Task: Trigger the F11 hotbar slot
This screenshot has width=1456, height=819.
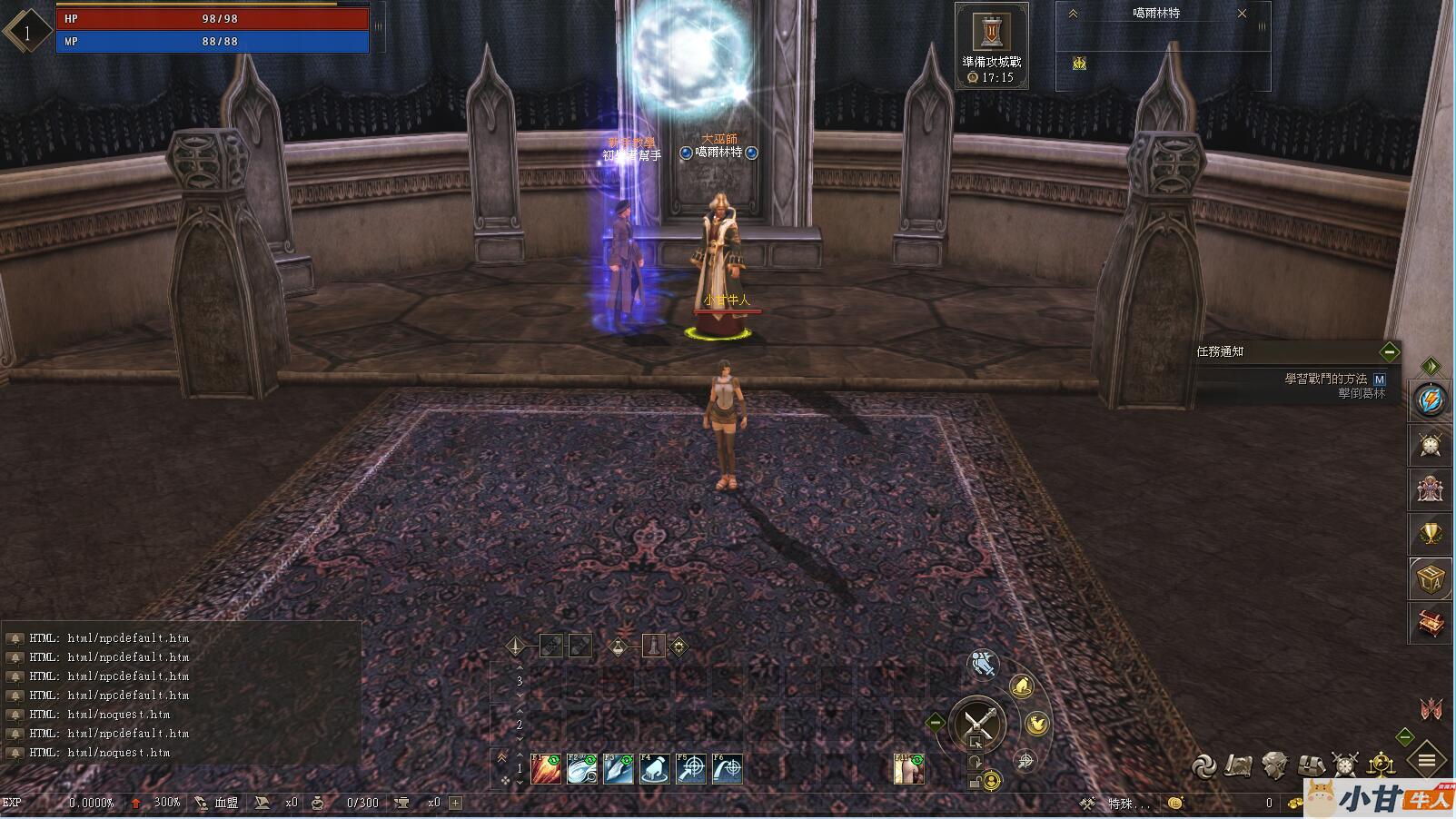Action: point(908,769)
